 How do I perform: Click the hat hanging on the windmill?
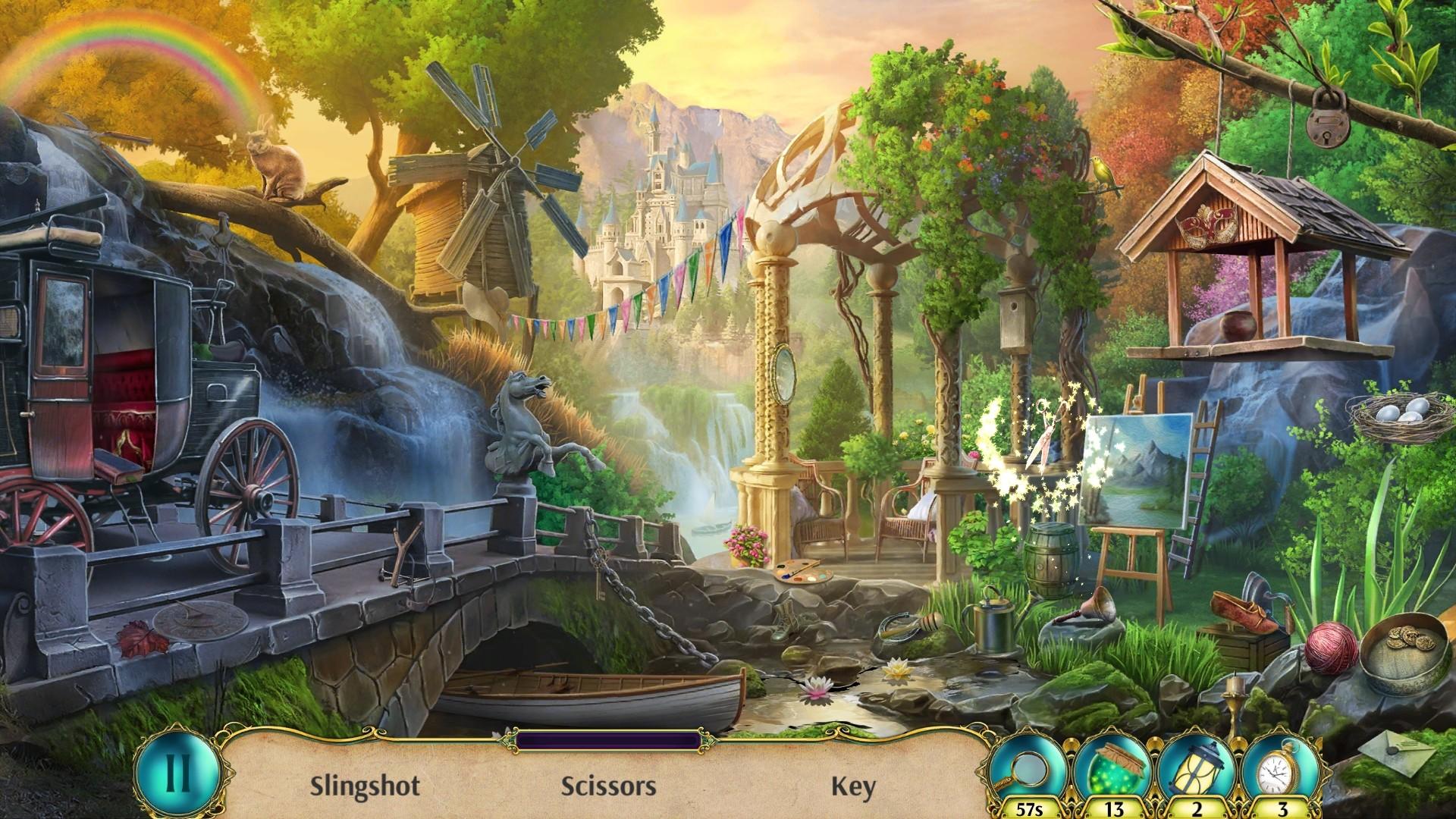483,297
